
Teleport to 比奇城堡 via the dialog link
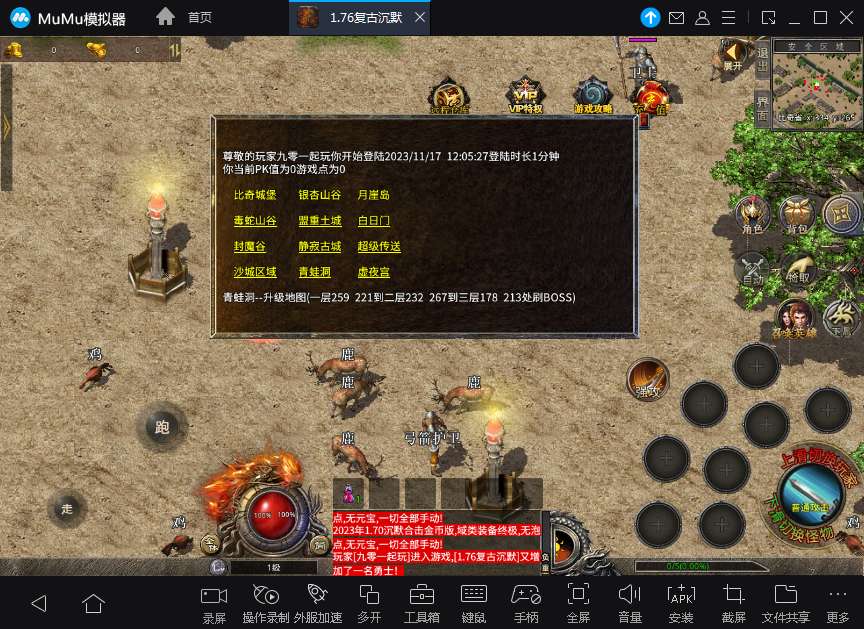click(x=254, y=195)
